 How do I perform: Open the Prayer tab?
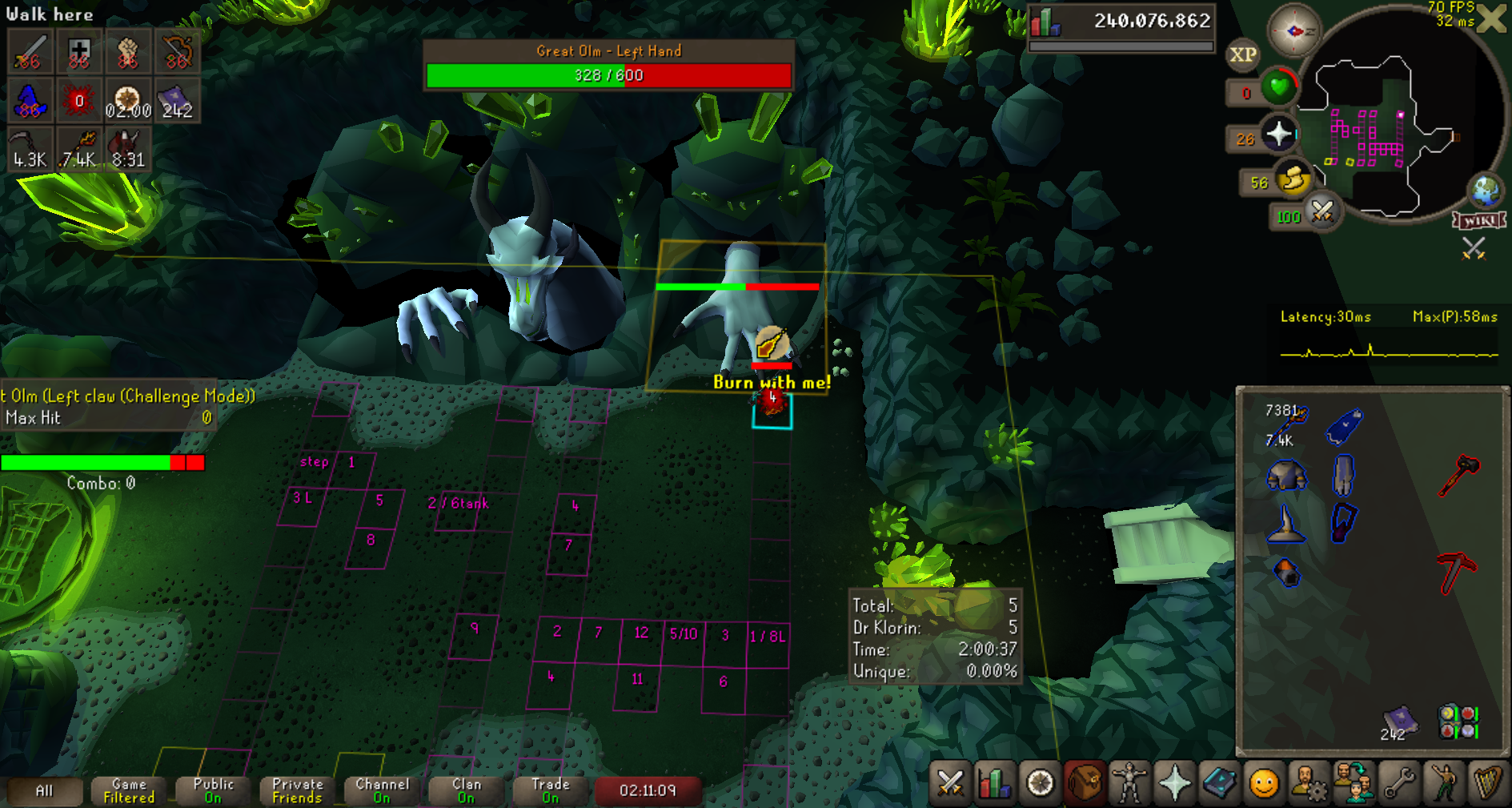click(1174, 782)
